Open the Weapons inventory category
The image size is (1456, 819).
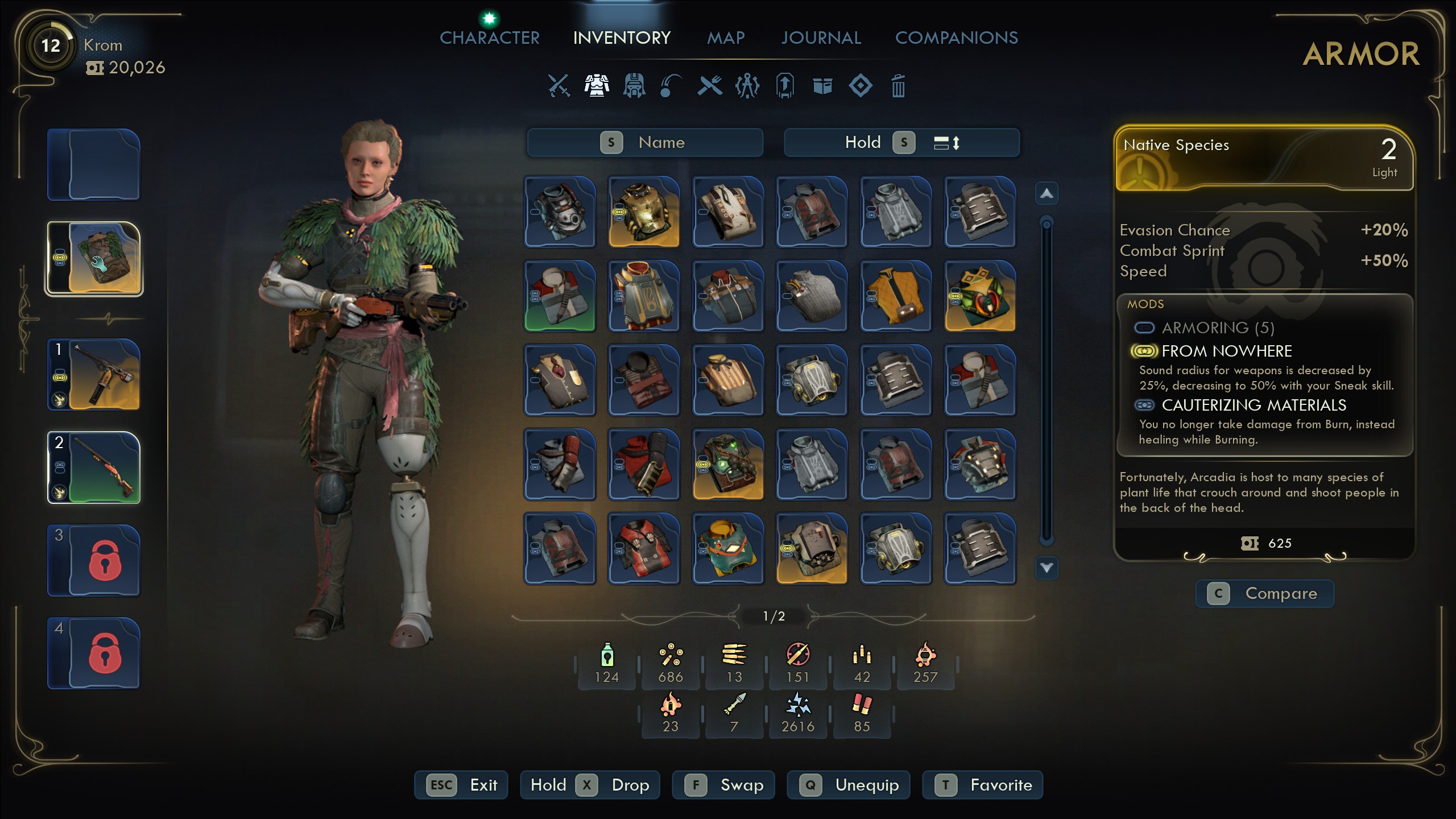point(557,86)
